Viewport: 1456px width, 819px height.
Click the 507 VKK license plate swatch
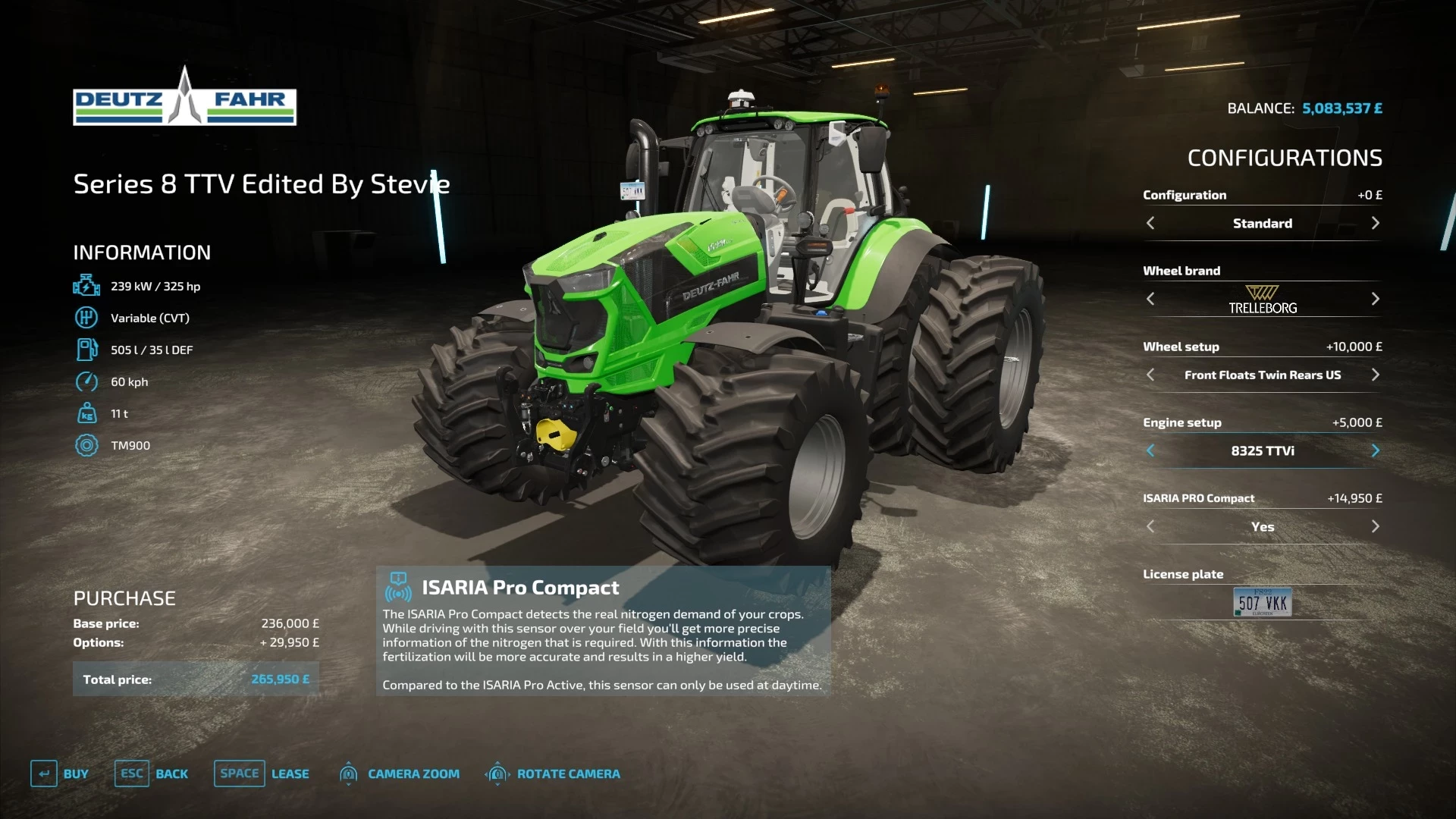tap(1261, 601)
